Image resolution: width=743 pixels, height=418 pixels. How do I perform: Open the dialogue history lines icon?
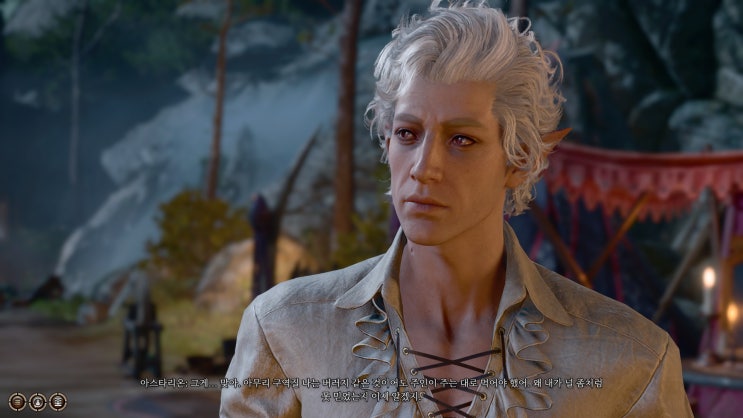[x=19, y=401]
